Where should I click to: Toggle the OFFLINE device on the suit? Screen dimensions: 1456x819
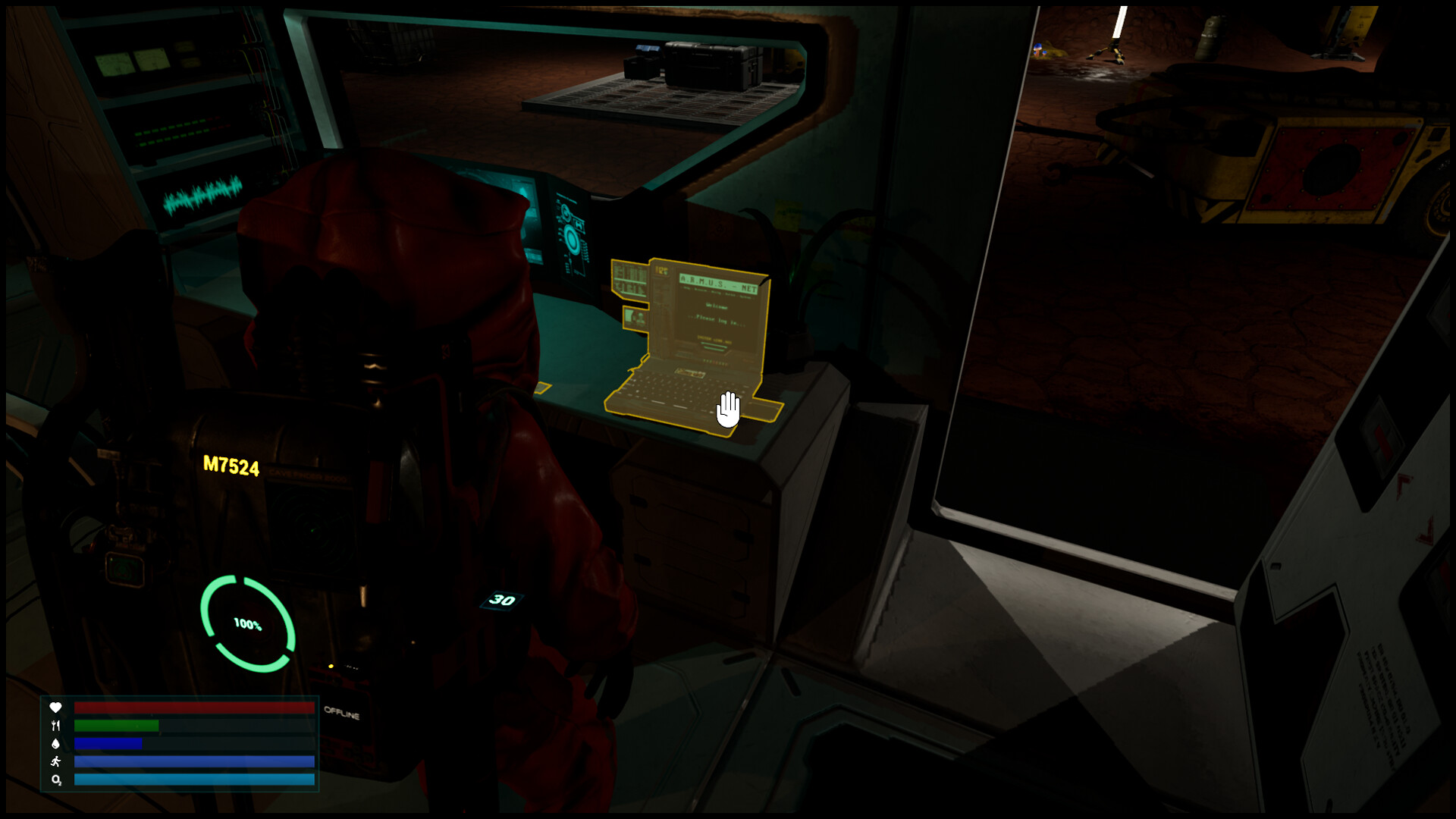(x=340, y=711)
